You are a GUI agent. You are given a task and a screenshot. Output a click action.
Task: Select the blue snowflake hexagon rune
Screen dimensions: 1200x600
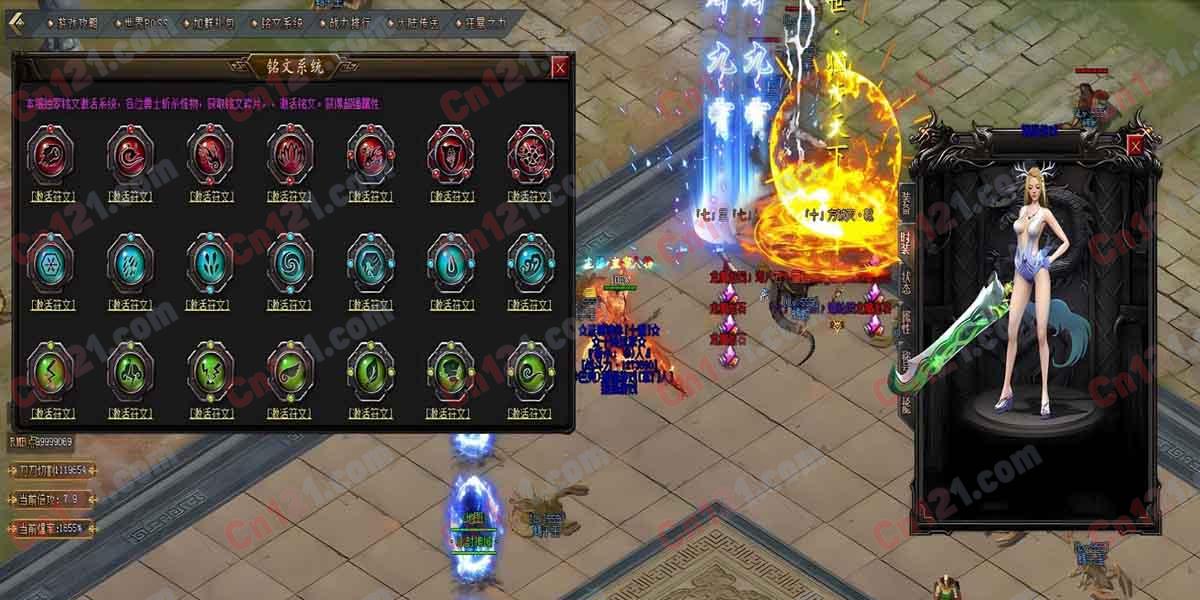point(50,262)
